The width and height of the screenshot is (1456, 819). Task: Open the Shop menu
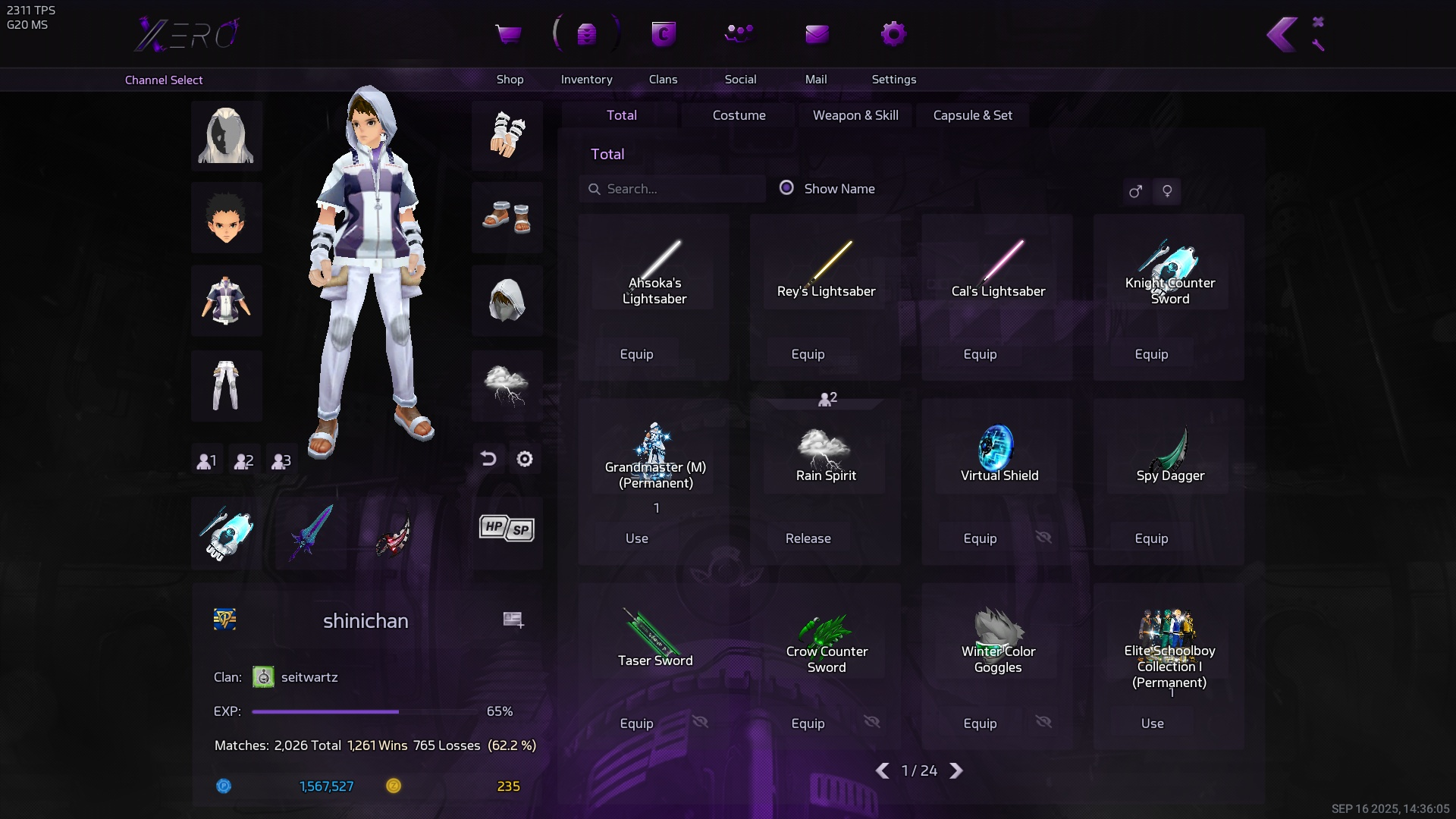tap(509, 35)
